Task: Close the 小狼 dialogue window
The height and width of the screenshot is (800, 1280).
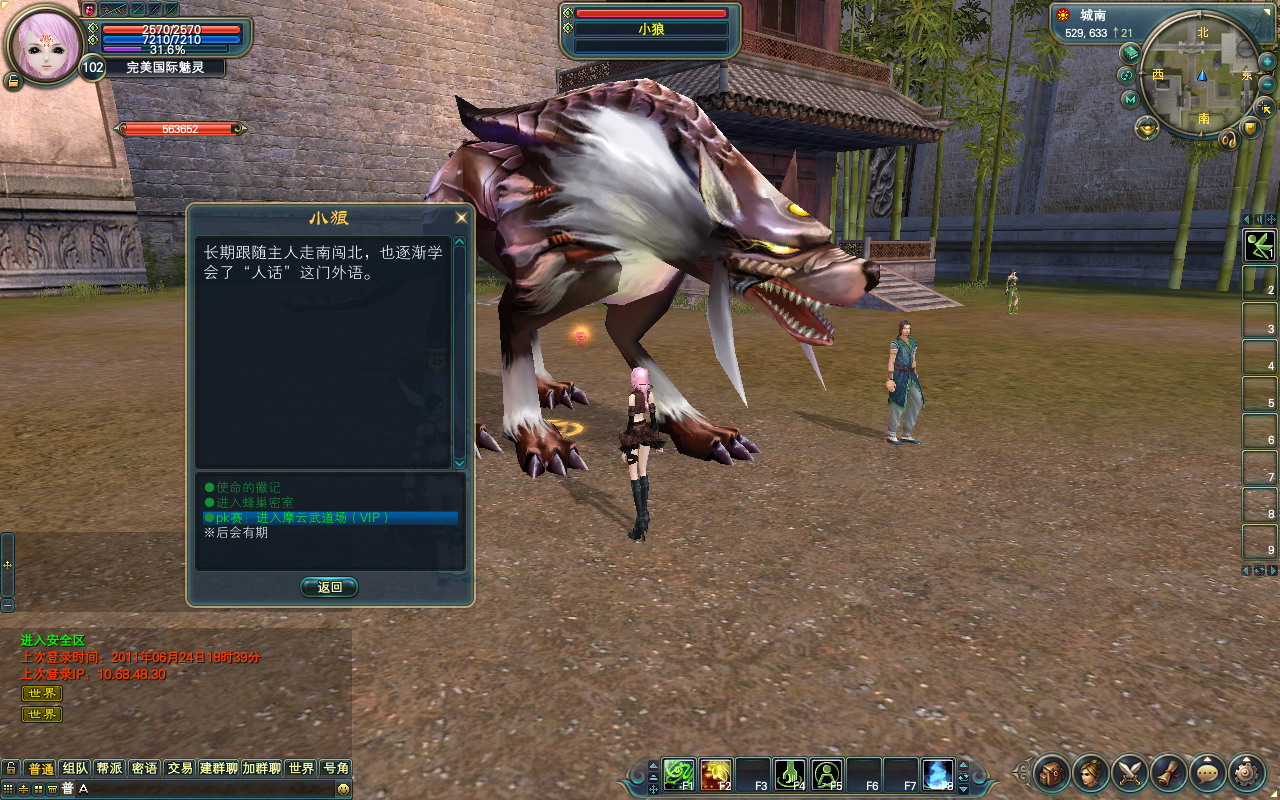Action: (x=461, y=218)
